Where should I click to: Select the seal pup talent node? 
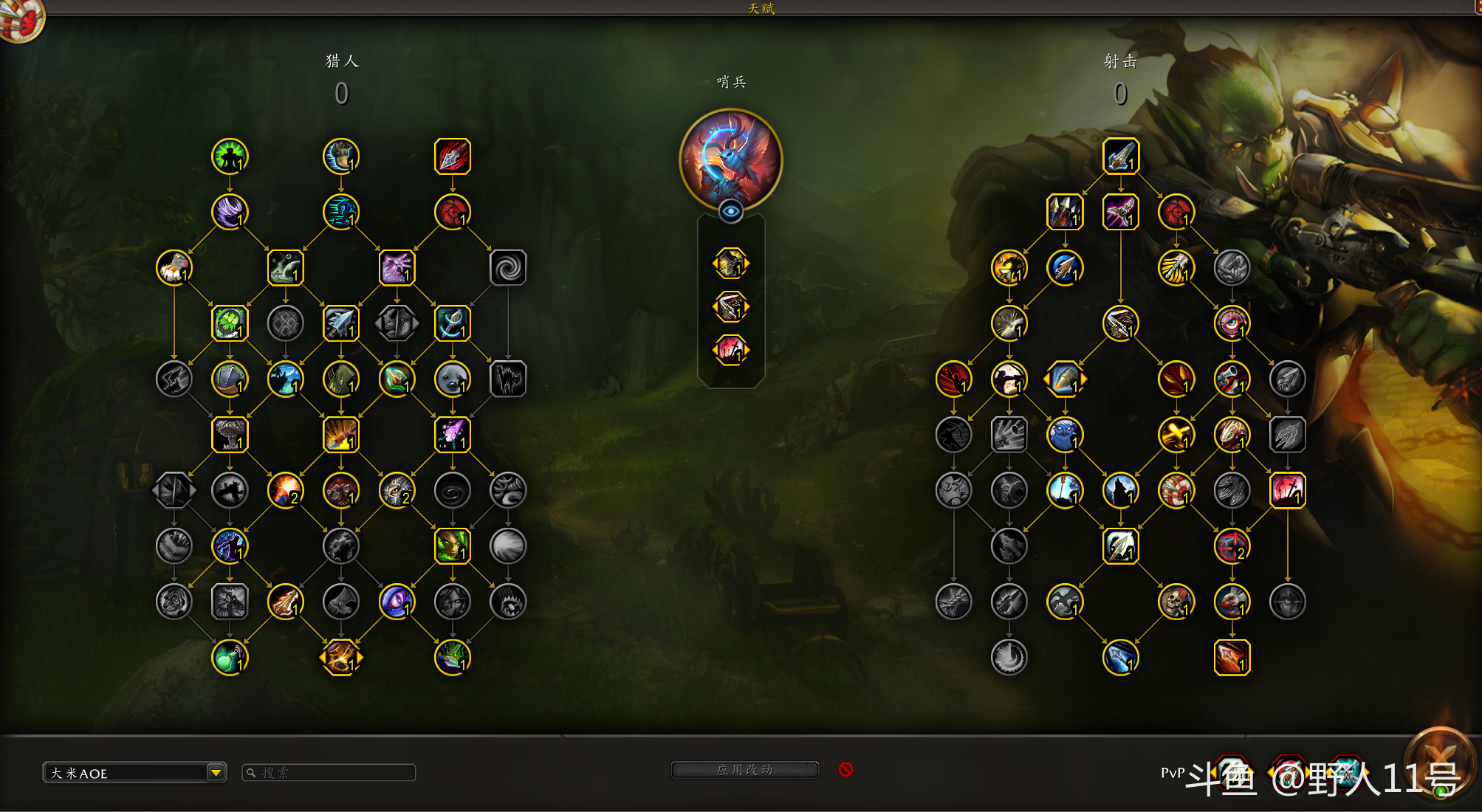click(453, 379)
